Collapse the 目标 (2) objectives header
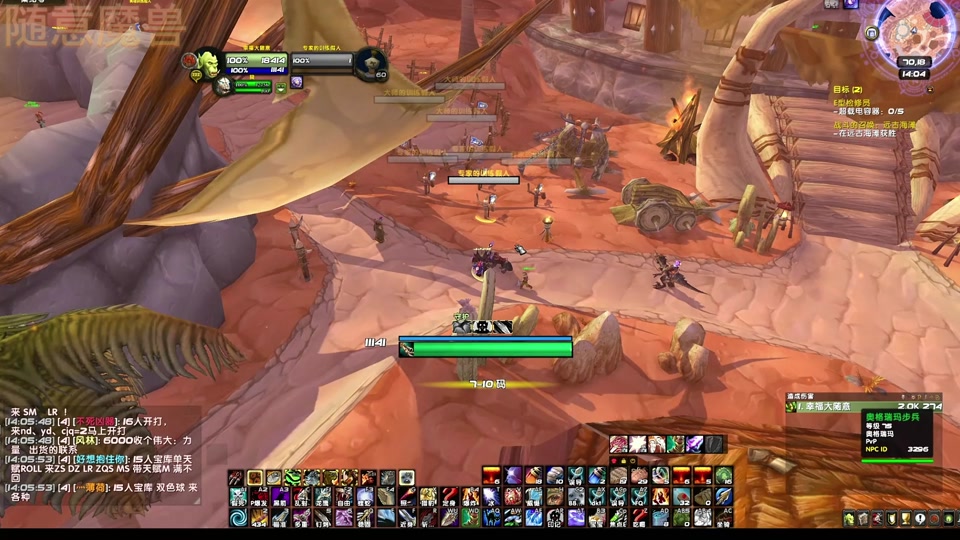 [848, 90]
